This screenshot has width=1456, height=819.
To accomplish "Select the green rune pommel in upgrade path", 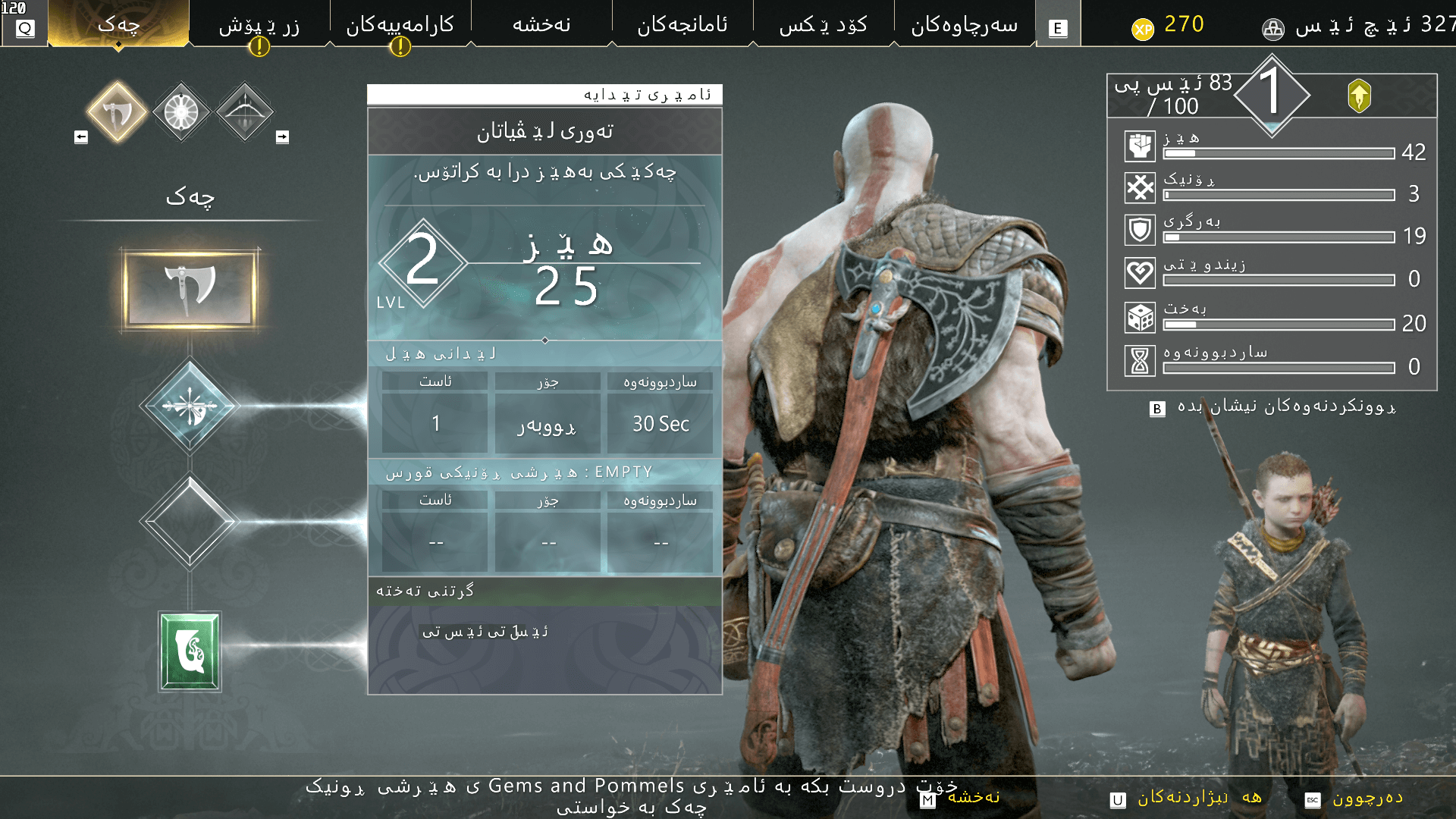I will (x=190, y=648).
